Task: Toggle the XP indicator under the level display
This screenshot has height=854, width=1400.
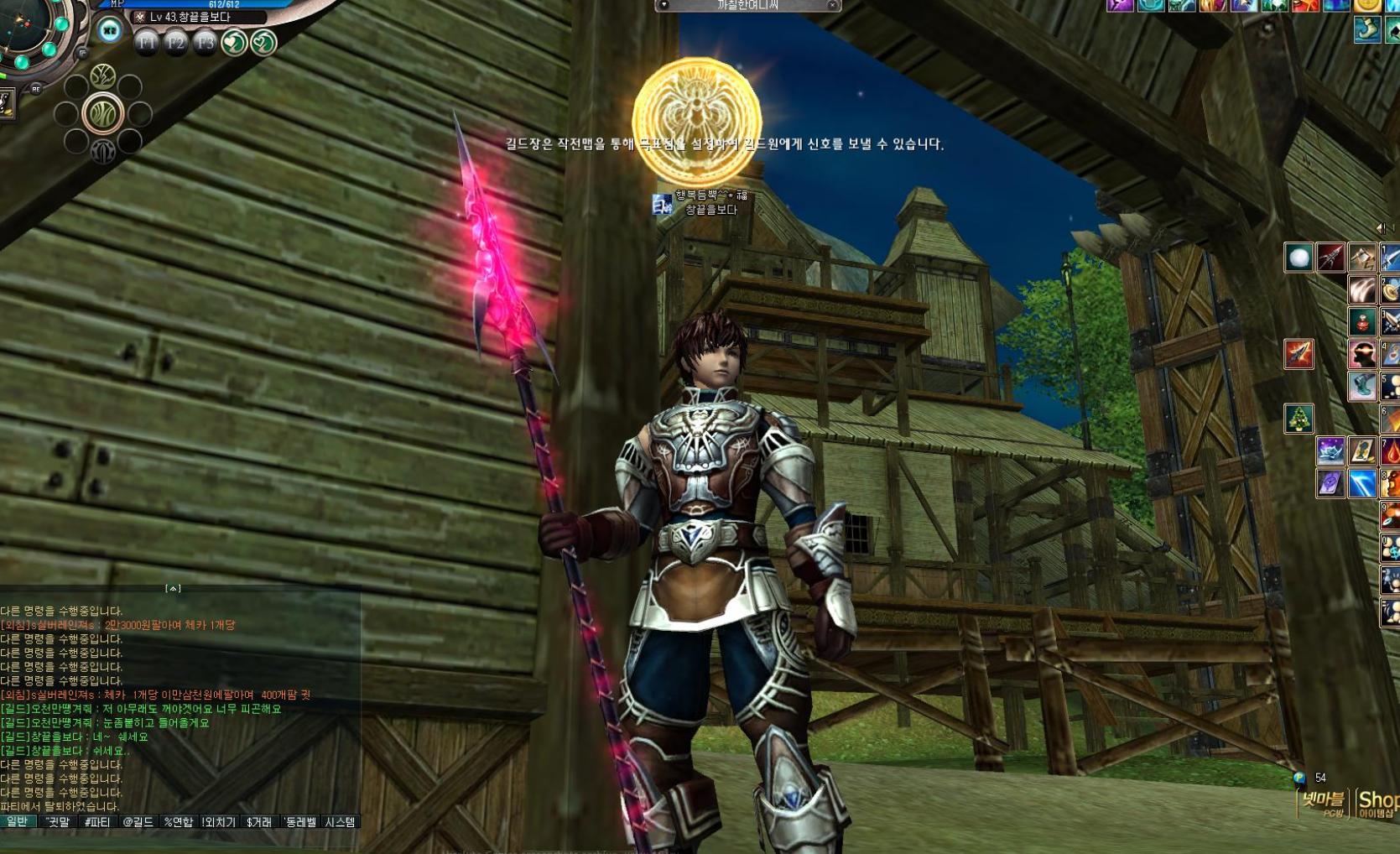Action: 109,31
